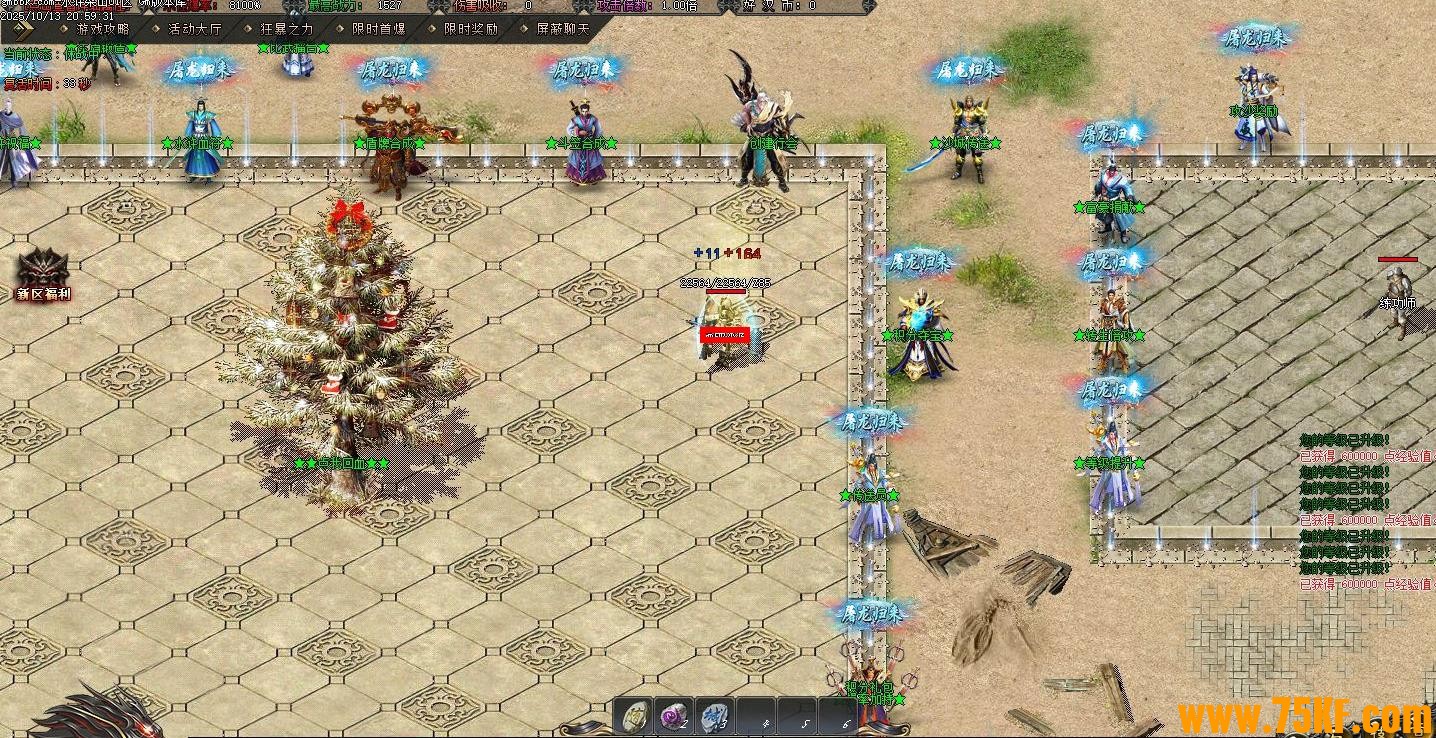Use the blue rune stone in slot 3
Viewport: 1436px width, 738px height.
tap(715, 717)
